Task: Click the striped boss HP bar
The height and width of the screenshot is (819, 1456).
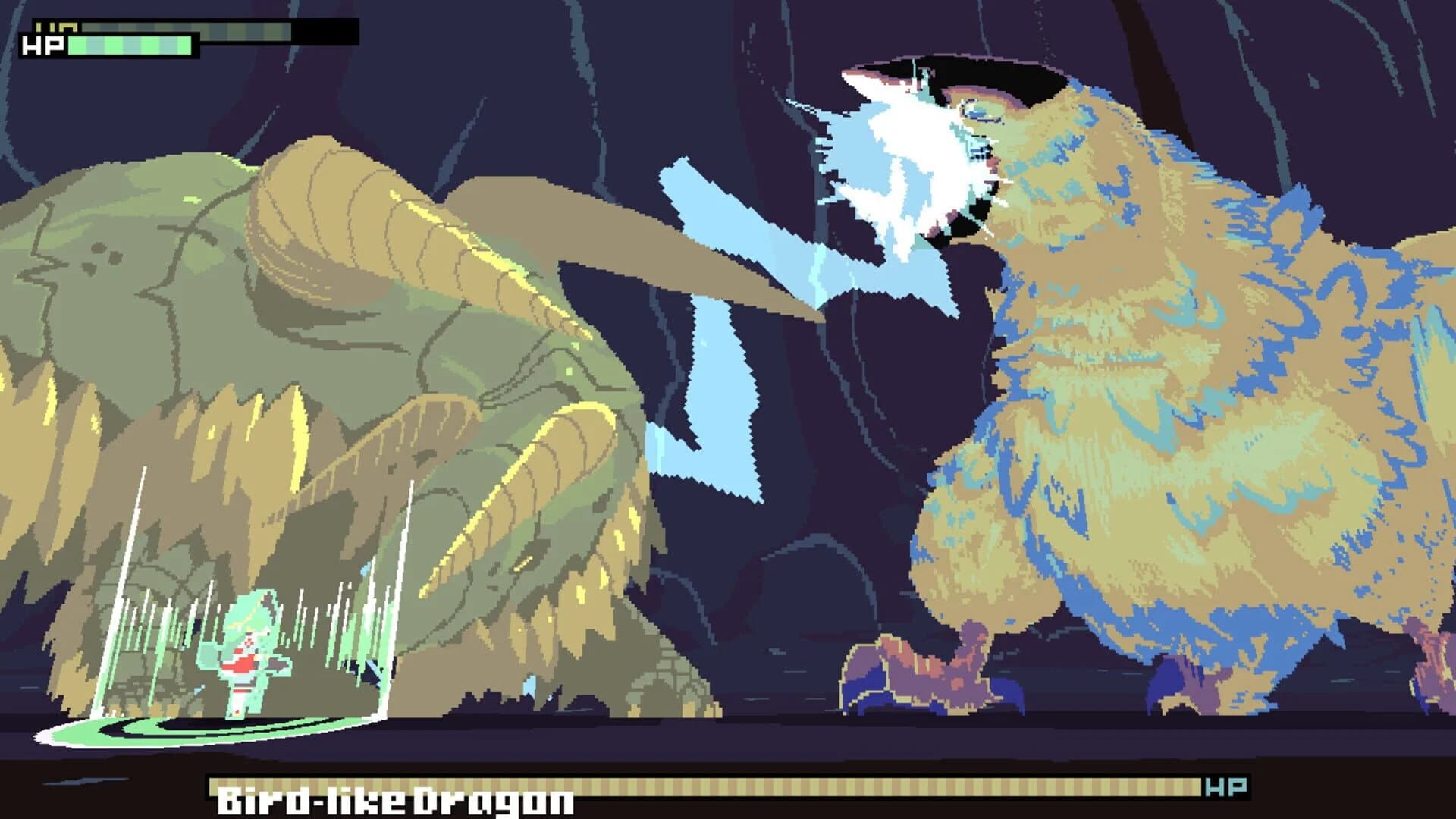Action: pyautogui.click(x=682, y=786)
